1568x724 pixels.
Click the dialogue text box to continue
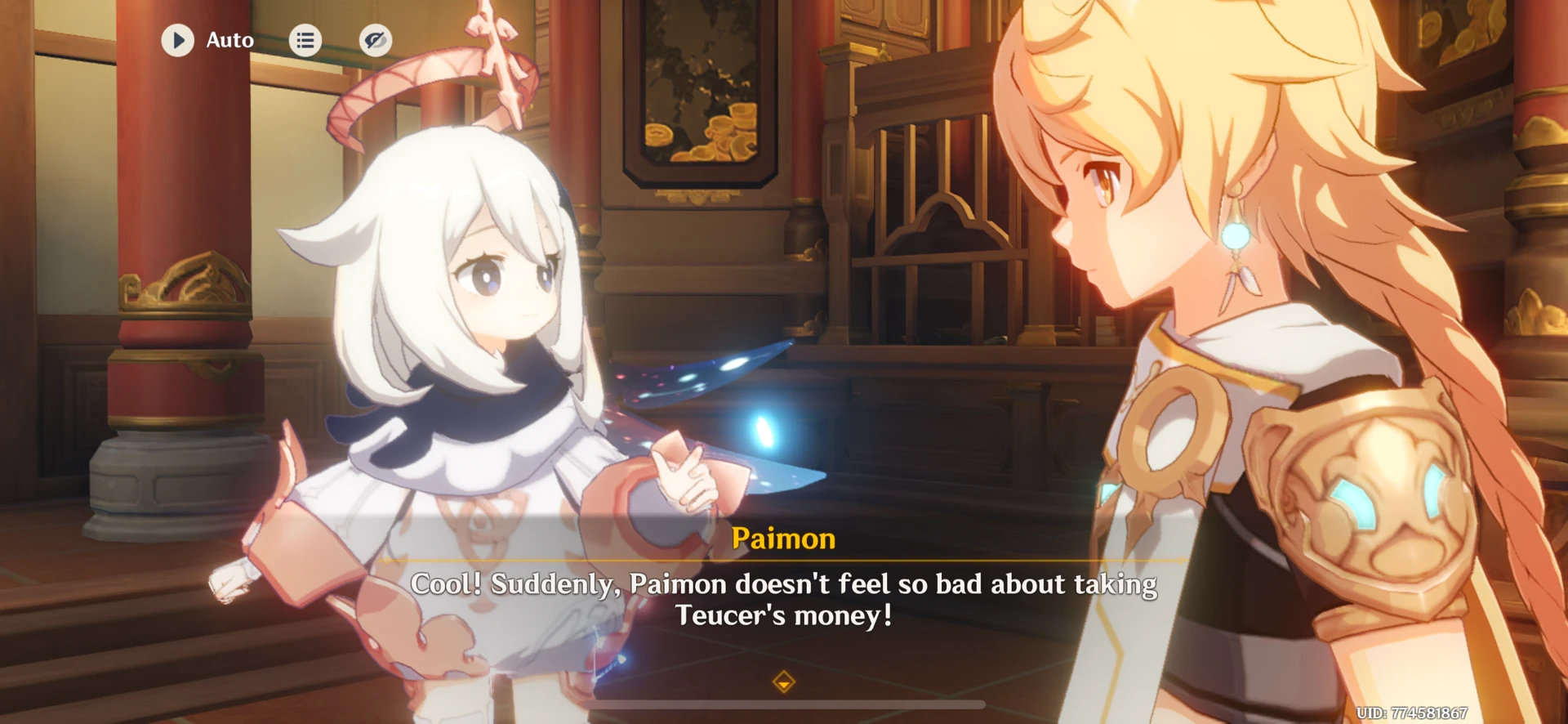[783, 597]
